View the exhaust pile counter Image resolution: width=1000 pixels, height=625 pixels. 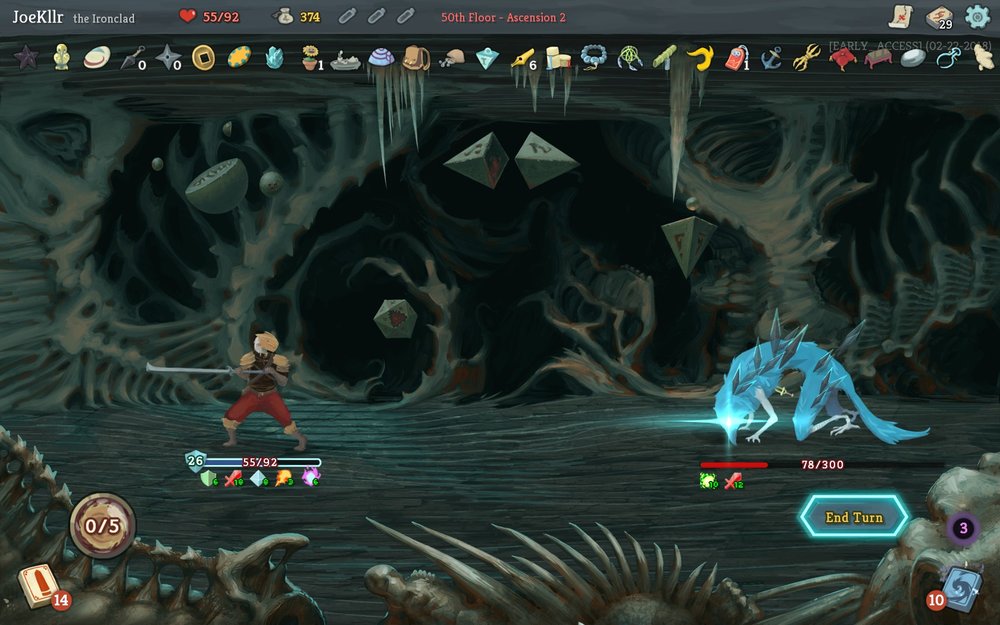pos(963,528)
